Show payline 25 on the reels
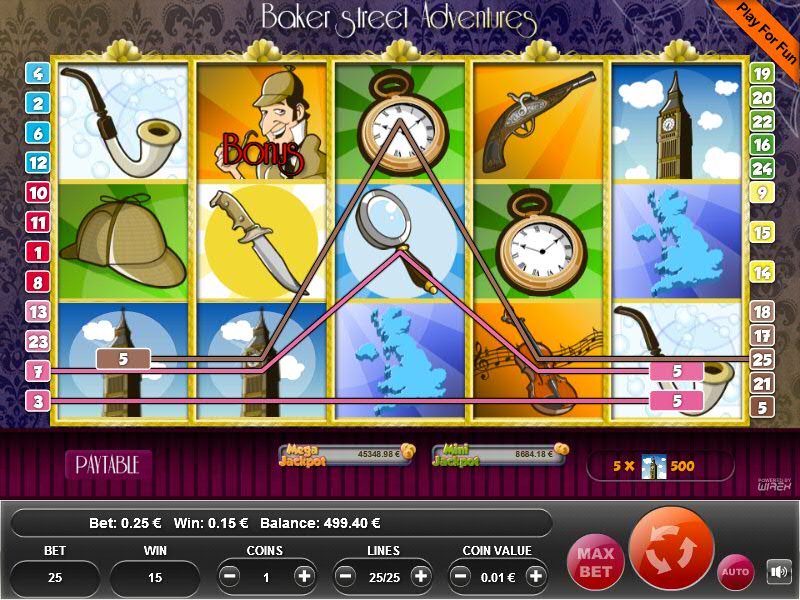 pyautogui.click(x=762, y=359)
